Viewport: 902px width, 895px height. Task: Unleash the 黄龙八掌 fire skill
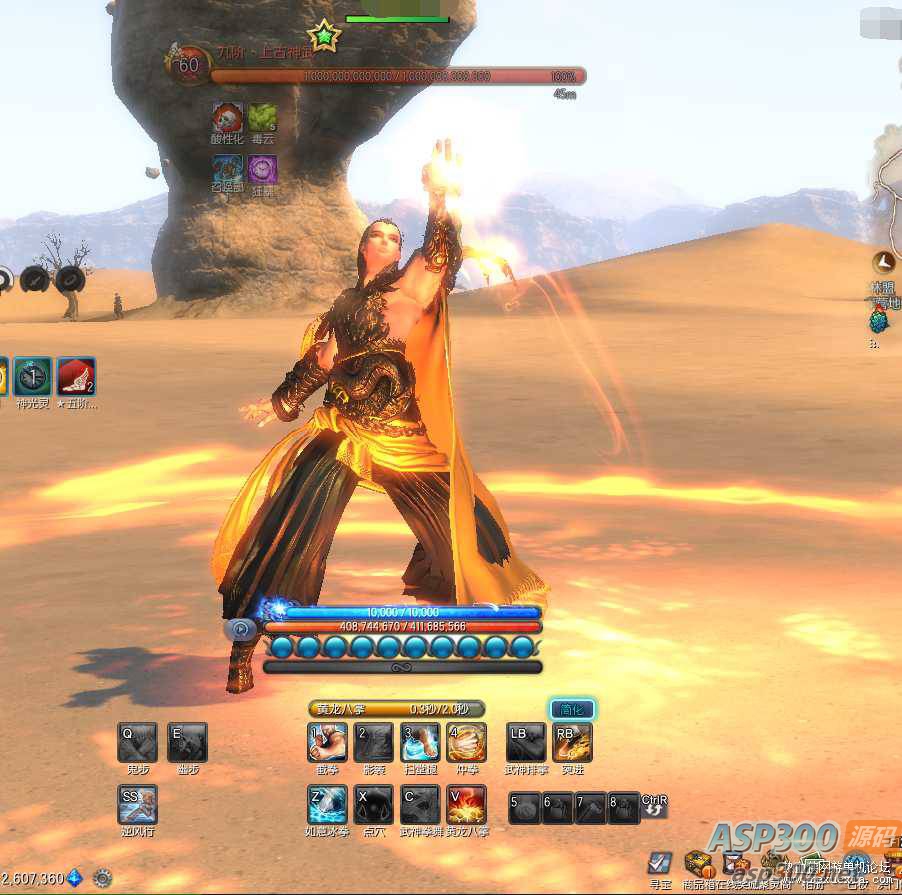[467, 804]
